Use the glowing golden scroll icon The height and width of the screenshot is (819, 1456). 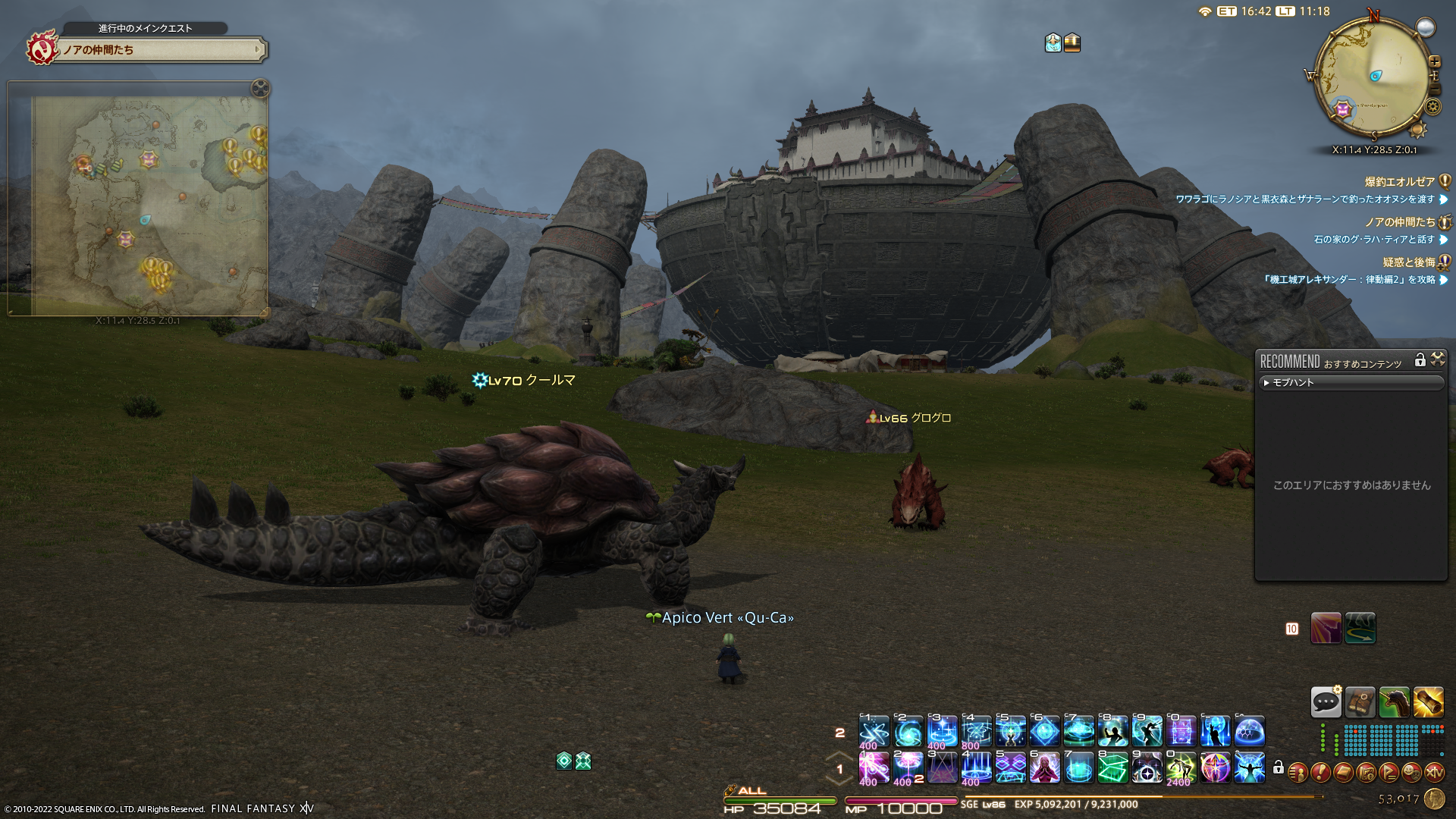click(x=1428, y=703)
